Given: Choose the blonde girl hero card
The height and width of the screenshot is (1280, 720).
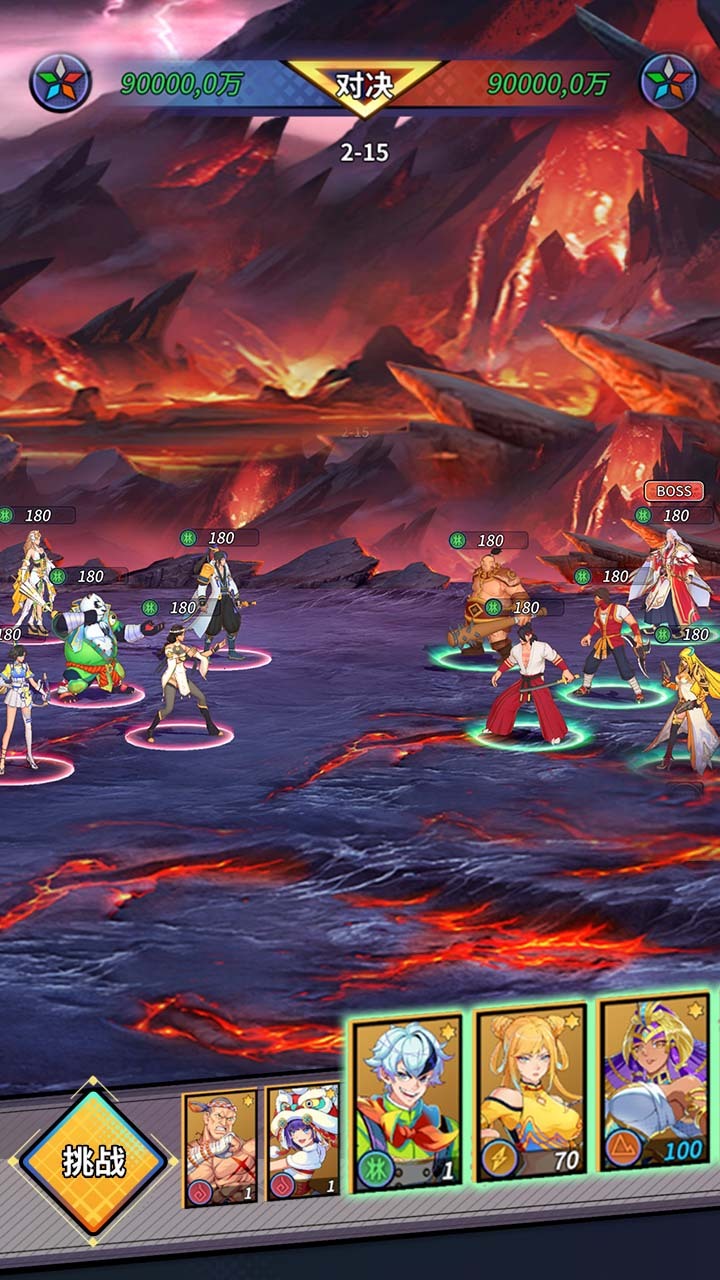Looking at the screenshot, I should pos(530,1092).
